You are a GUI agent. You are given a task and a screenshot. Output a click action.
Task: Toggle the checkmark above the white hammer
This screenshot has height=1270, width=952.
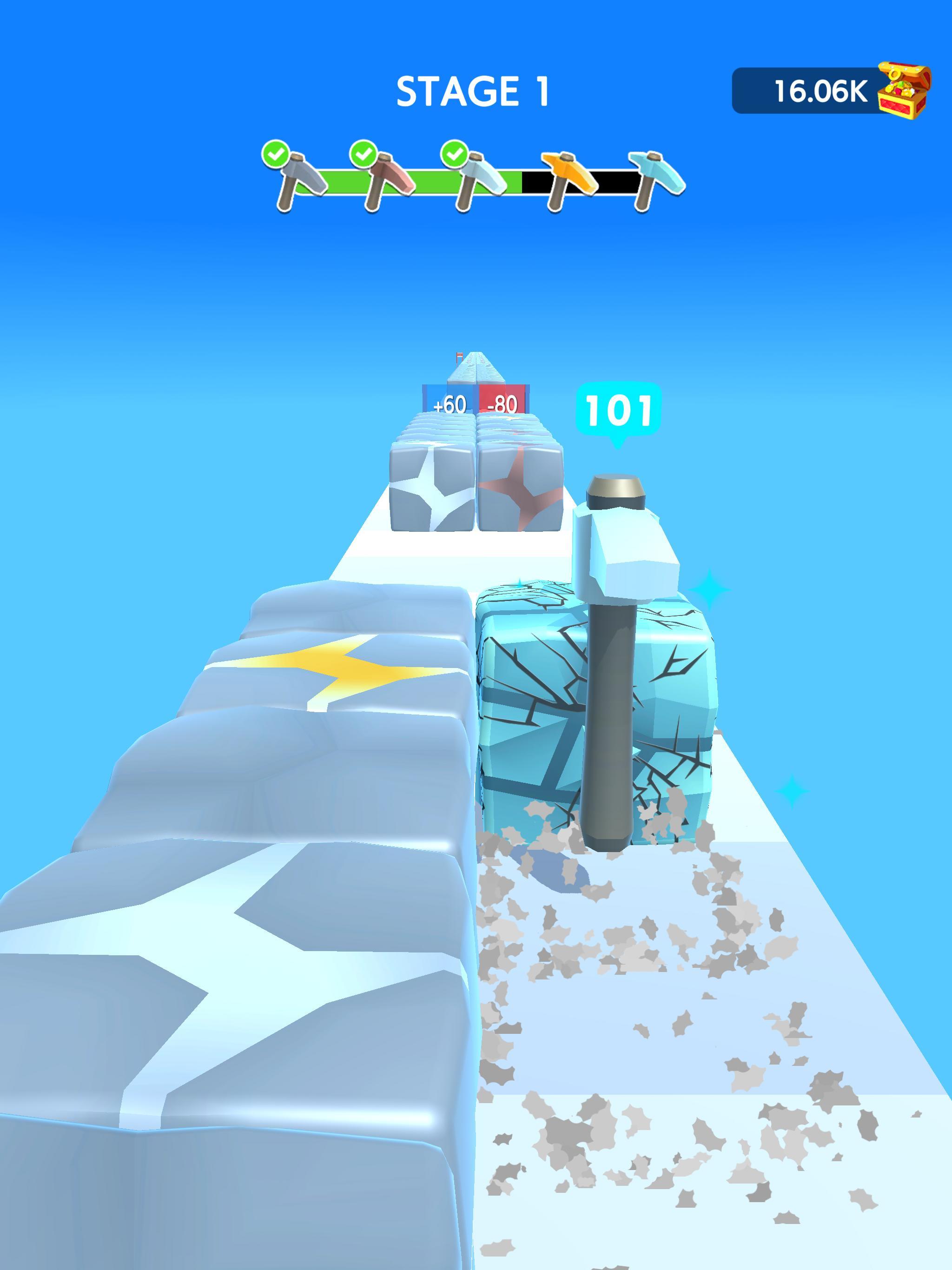(454, 154)
